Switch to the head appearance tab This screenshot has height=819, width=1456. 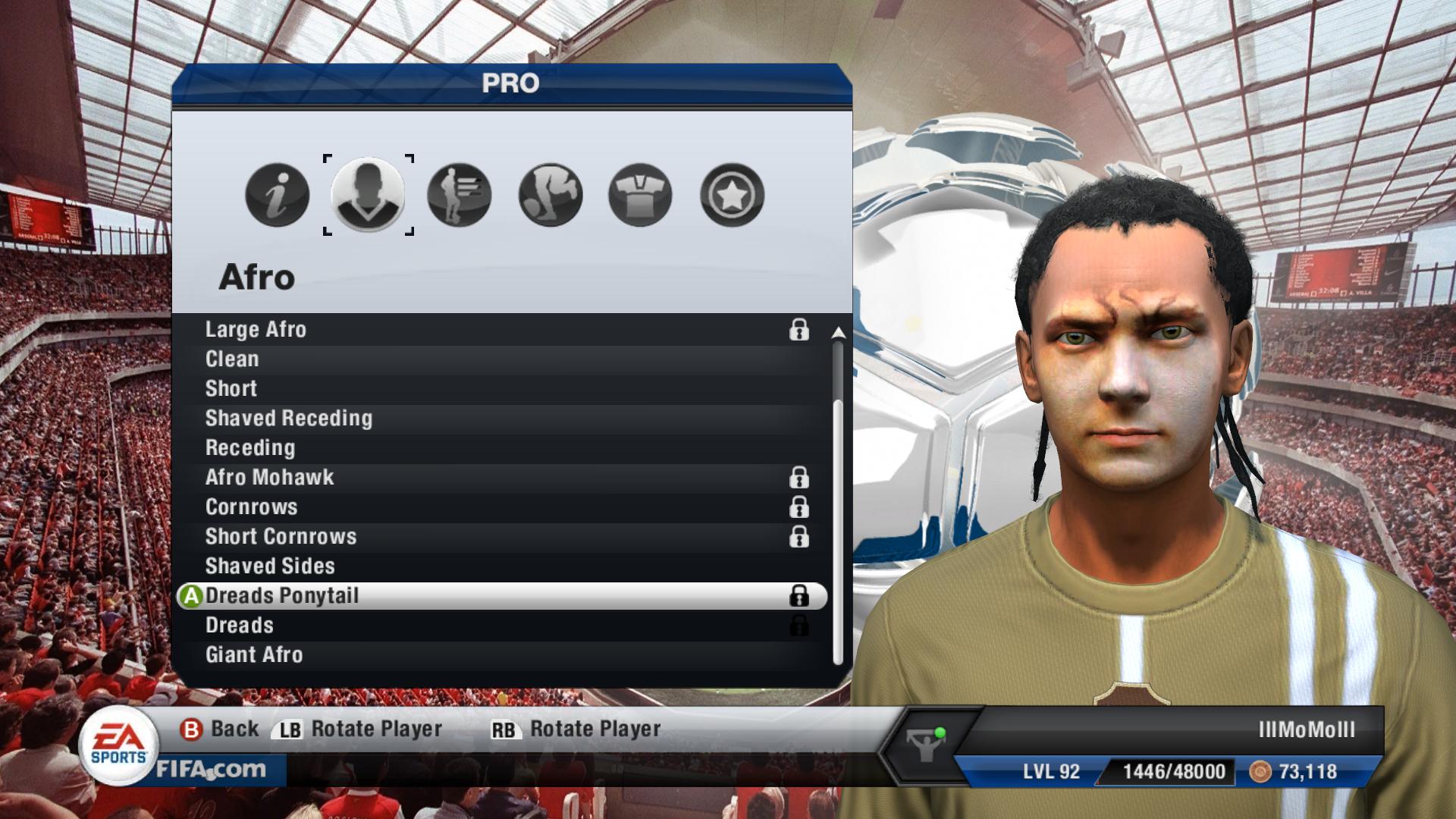(369, 195)
